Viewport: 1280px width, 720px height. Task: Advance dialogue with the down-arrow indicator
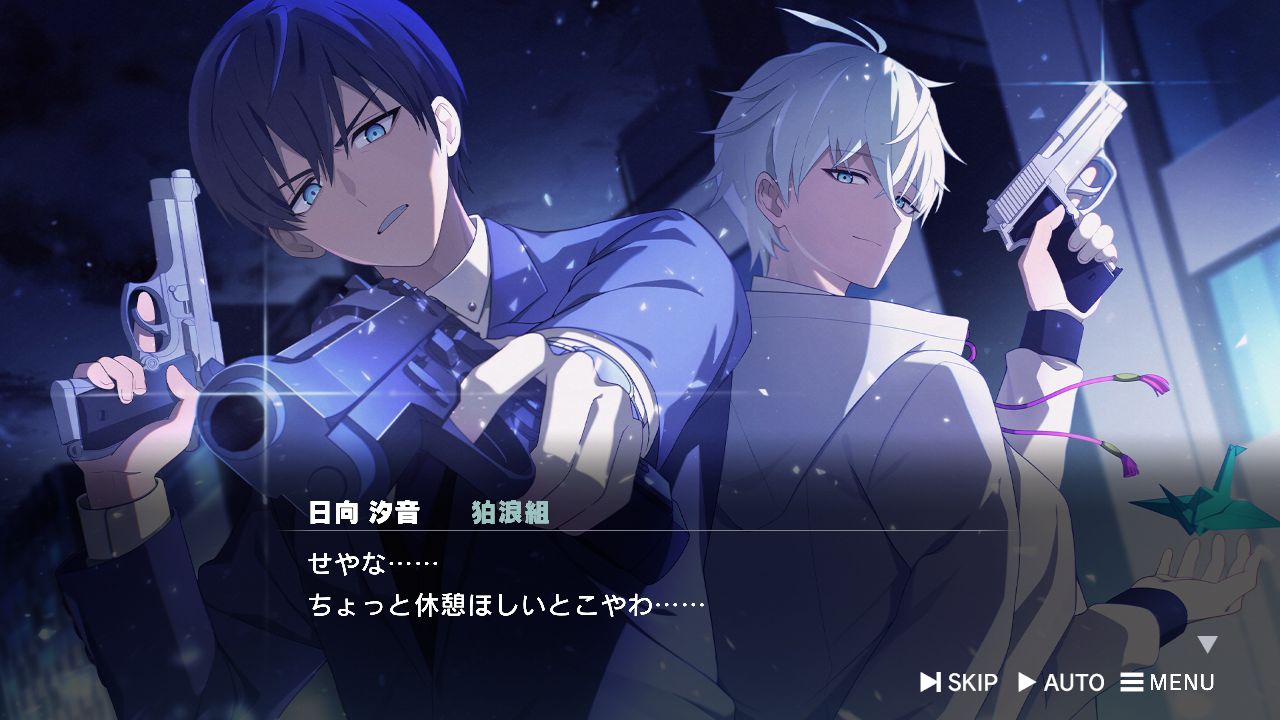pos(1208,644)
